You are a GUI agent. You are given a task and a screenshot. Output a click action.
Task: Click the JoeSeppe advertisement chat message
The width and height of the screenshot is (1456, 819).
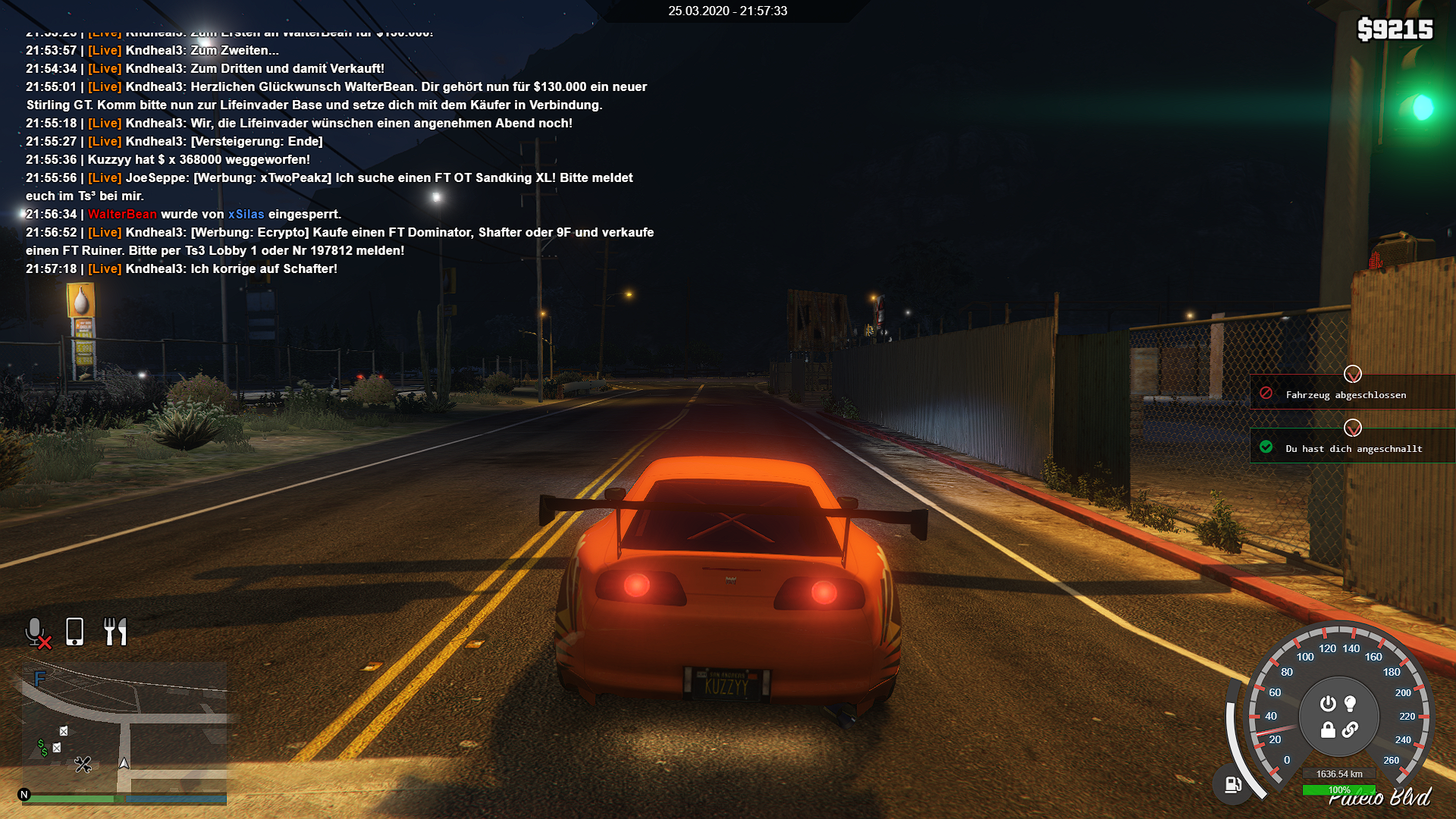(x=330, y=187)
